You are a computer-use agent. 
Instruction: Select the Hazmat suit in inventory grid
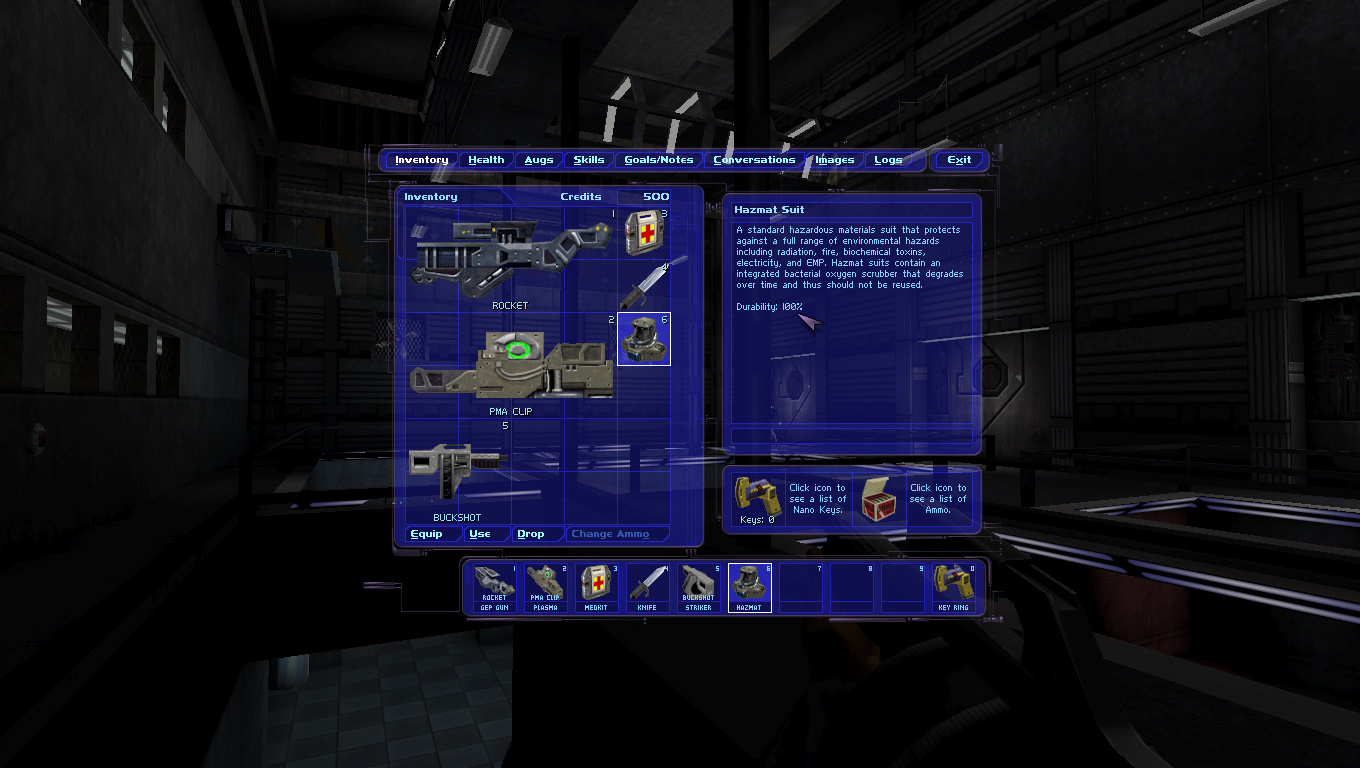click(643, 340)
